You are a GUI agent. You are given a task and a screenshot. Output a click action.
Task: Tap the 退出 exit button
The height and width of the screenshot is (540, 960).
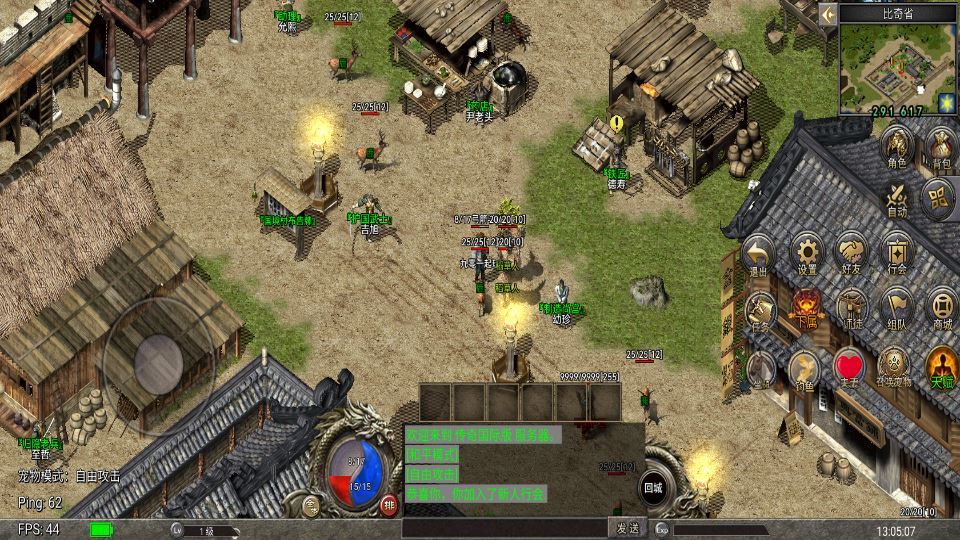click(759, 254)
